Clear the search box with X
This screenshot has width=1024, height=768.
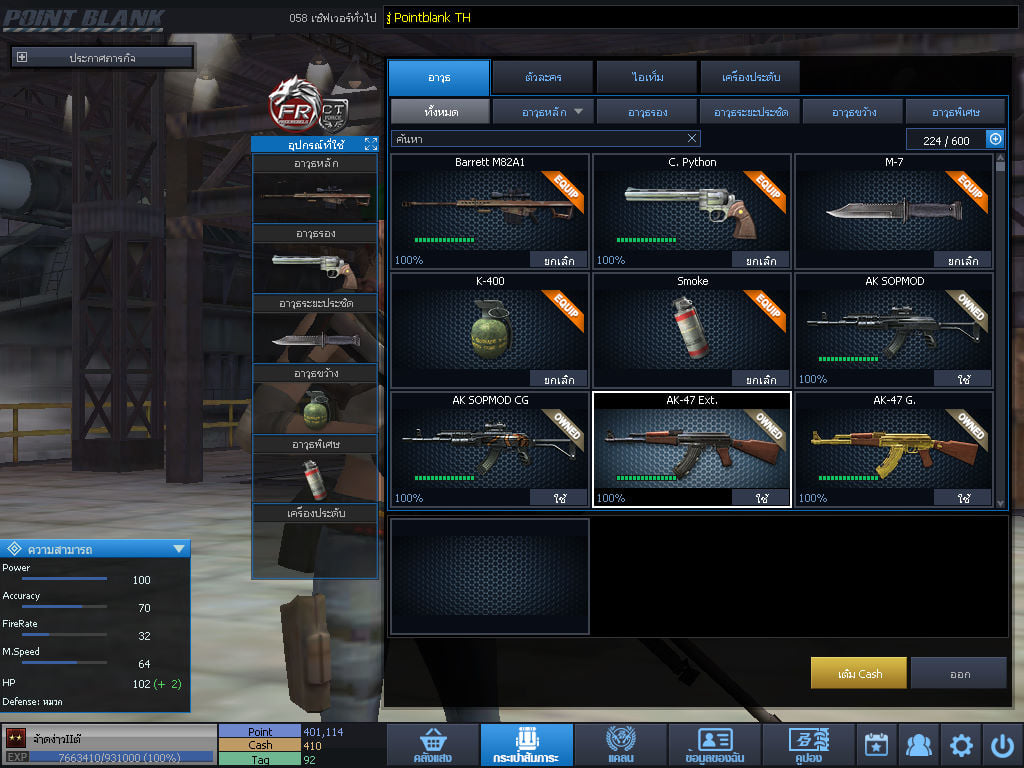click(692, 139)
